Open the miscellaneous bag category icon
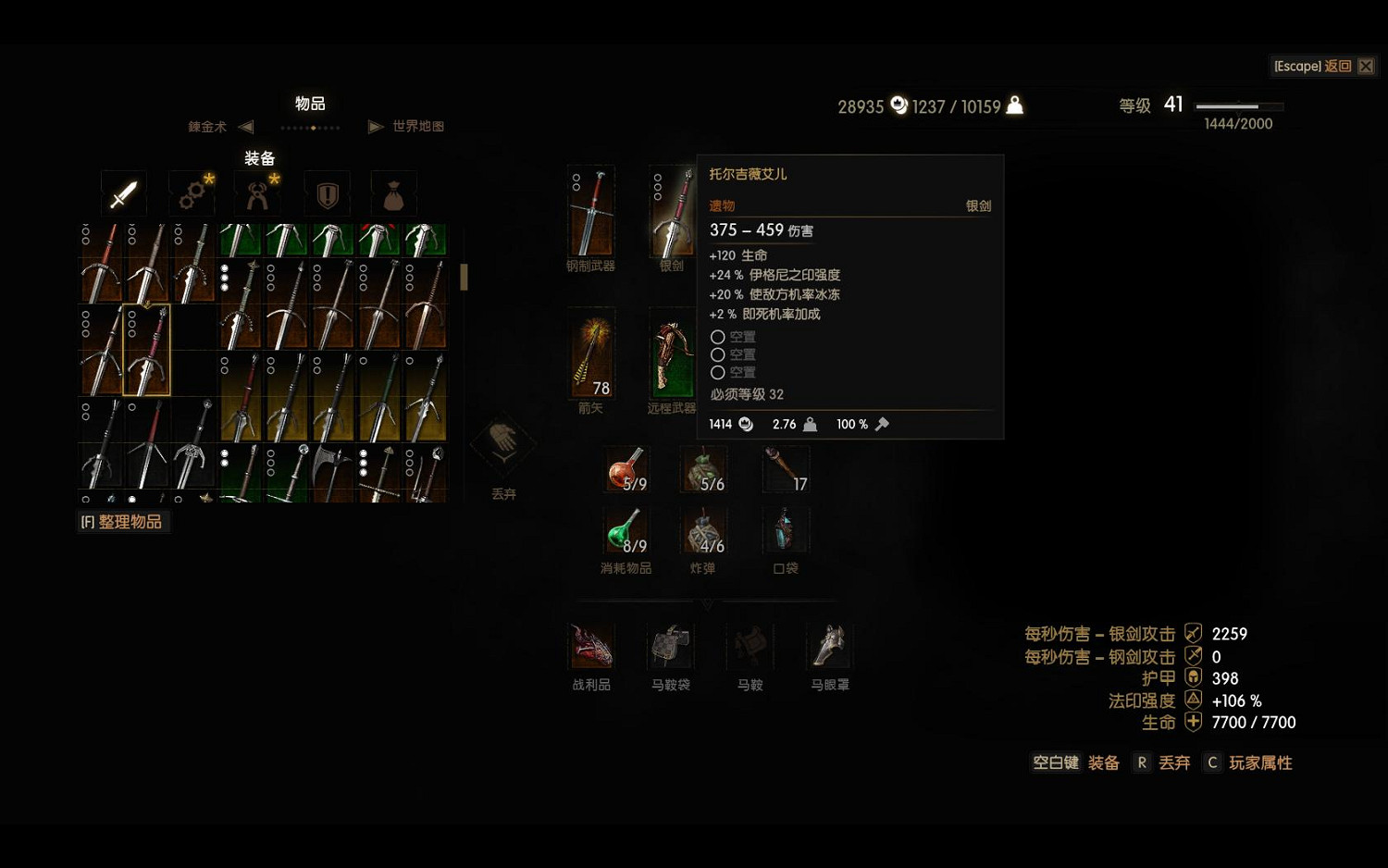The height and width of the screenshot is (868, 1388). tap(393, 193)
